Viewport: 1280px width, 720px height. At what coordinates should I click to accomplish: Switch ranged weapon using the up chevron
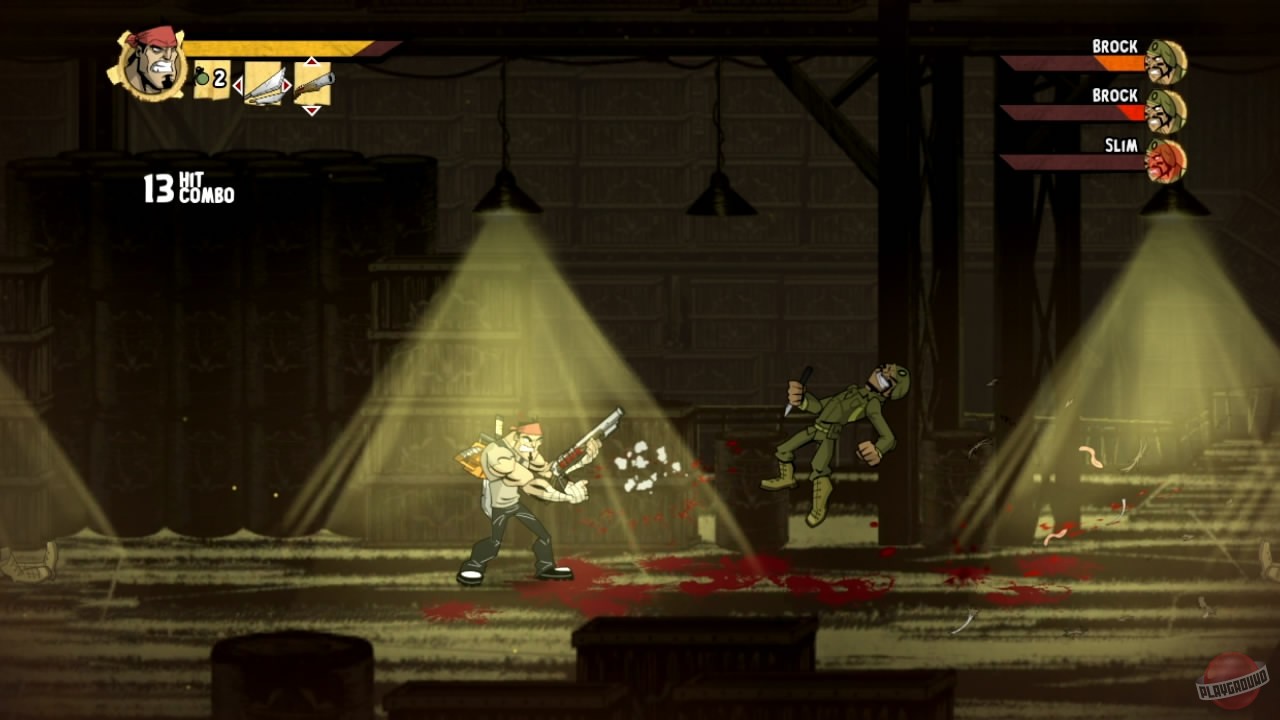[311, 60]
